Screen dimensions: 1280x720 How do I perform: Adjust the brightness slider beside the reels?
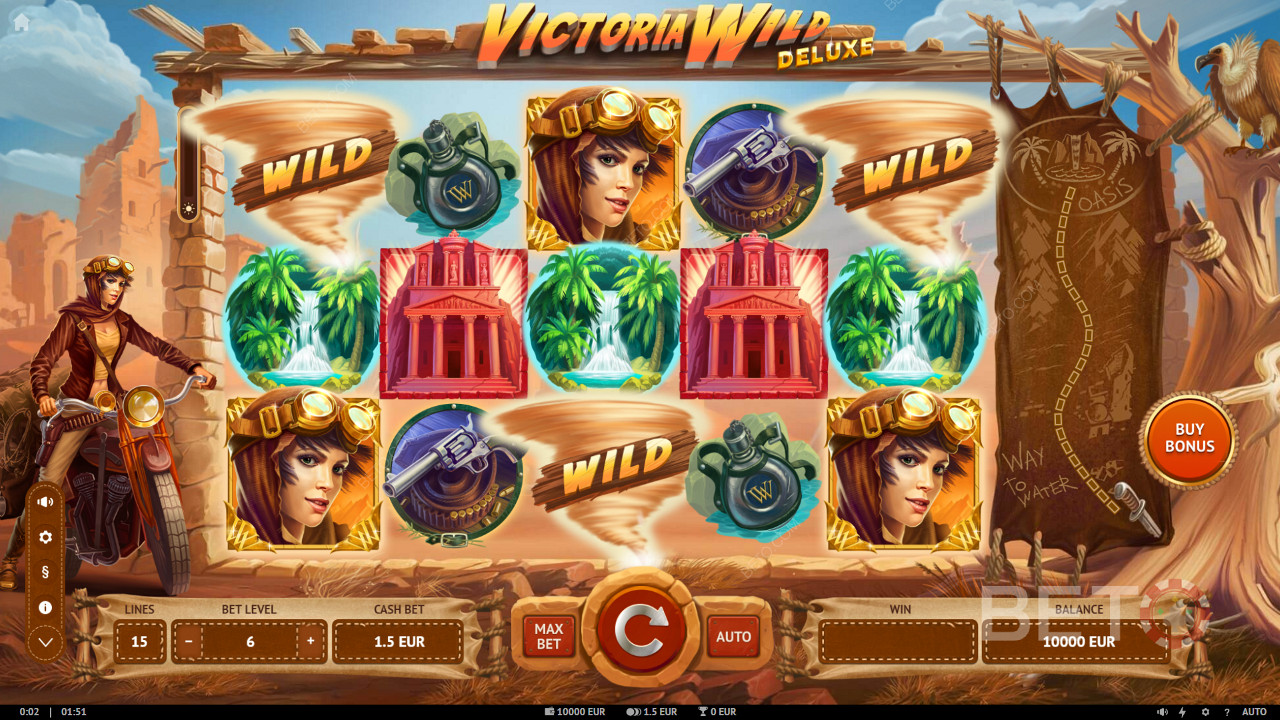tap(189, 208)
